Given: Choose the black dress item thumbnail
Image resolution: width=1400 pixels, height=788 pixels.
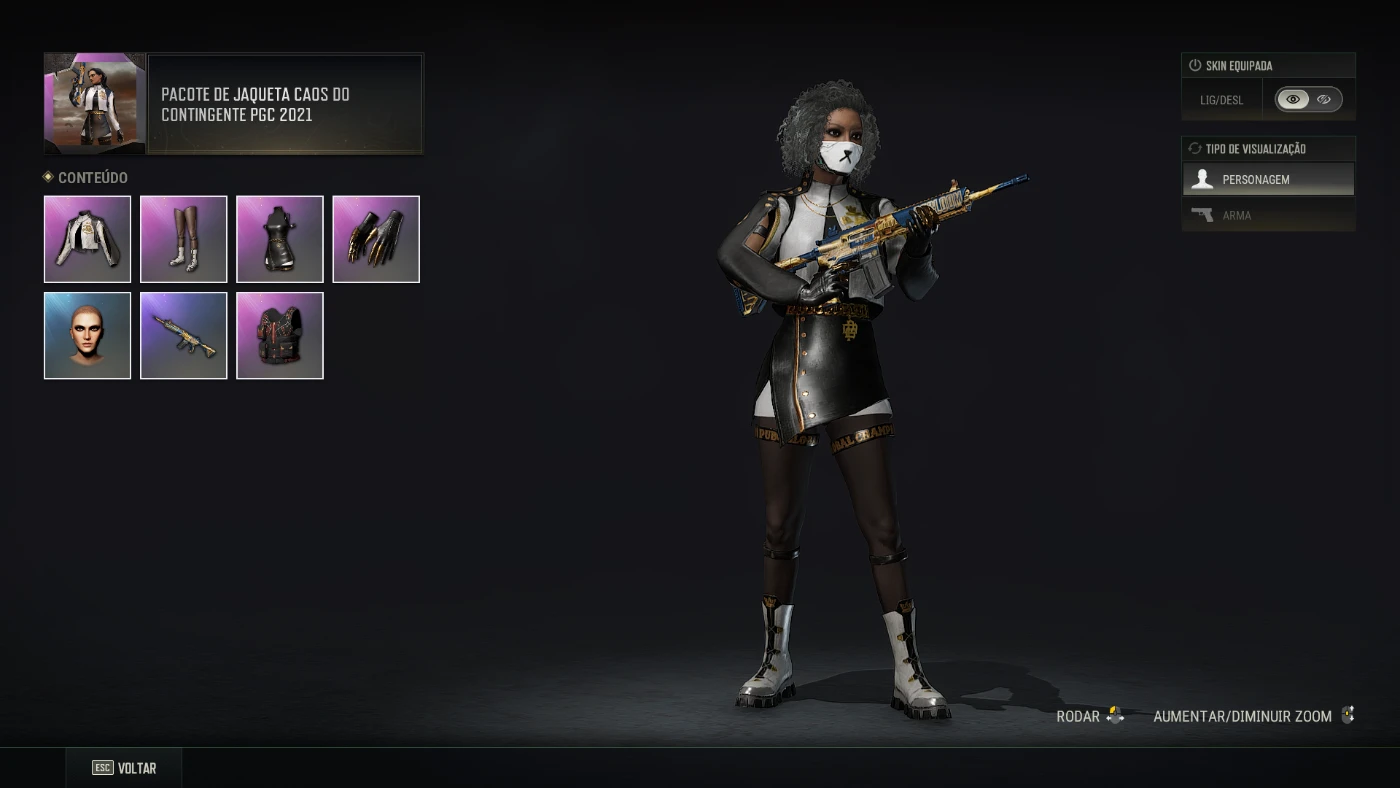Looking at the screenshot, I should tap(279, 239).
